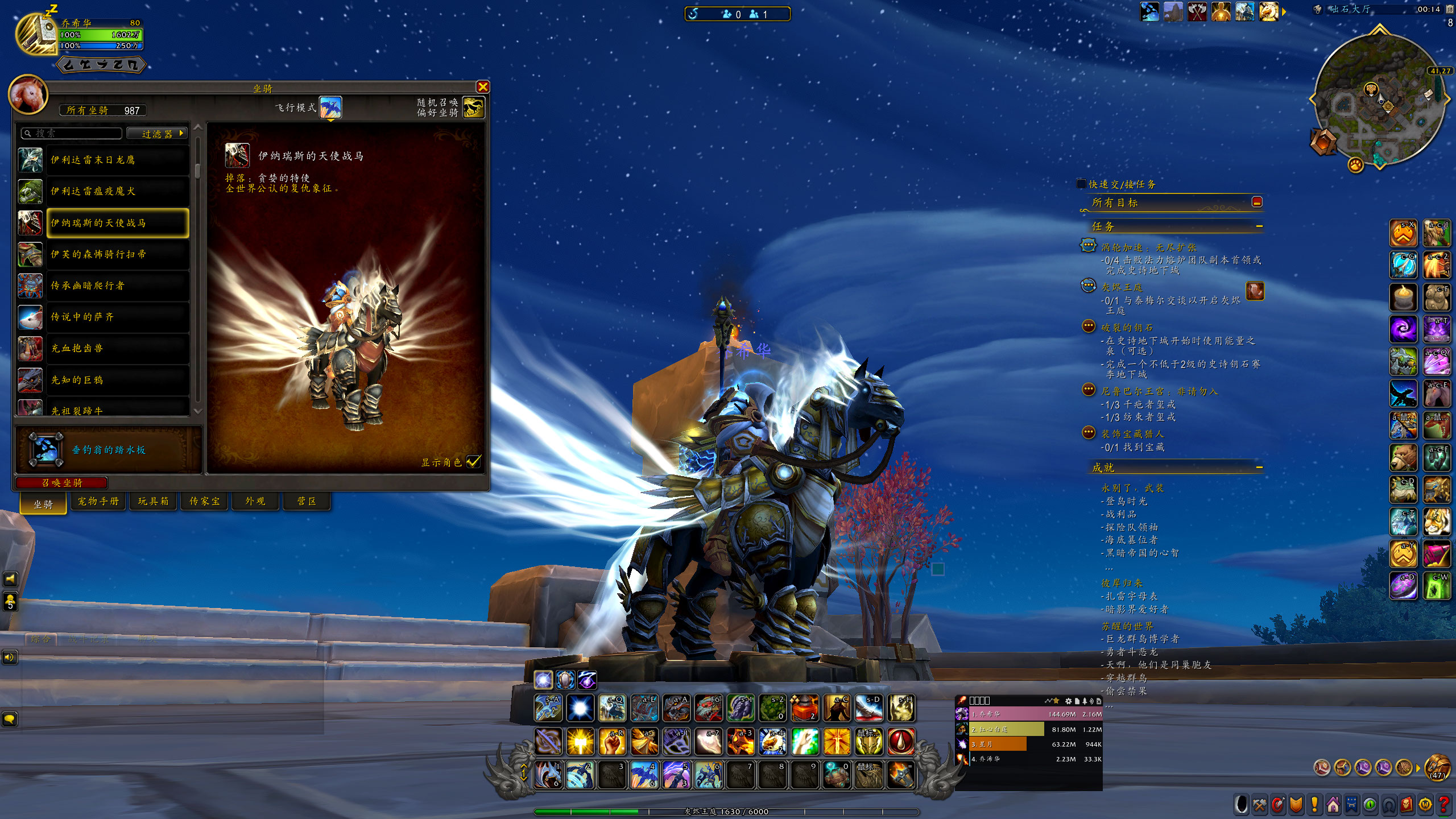Select the 伊利达雷末日龙鹰 mount entry
1456x819 pixels.
tap(104, 160)
